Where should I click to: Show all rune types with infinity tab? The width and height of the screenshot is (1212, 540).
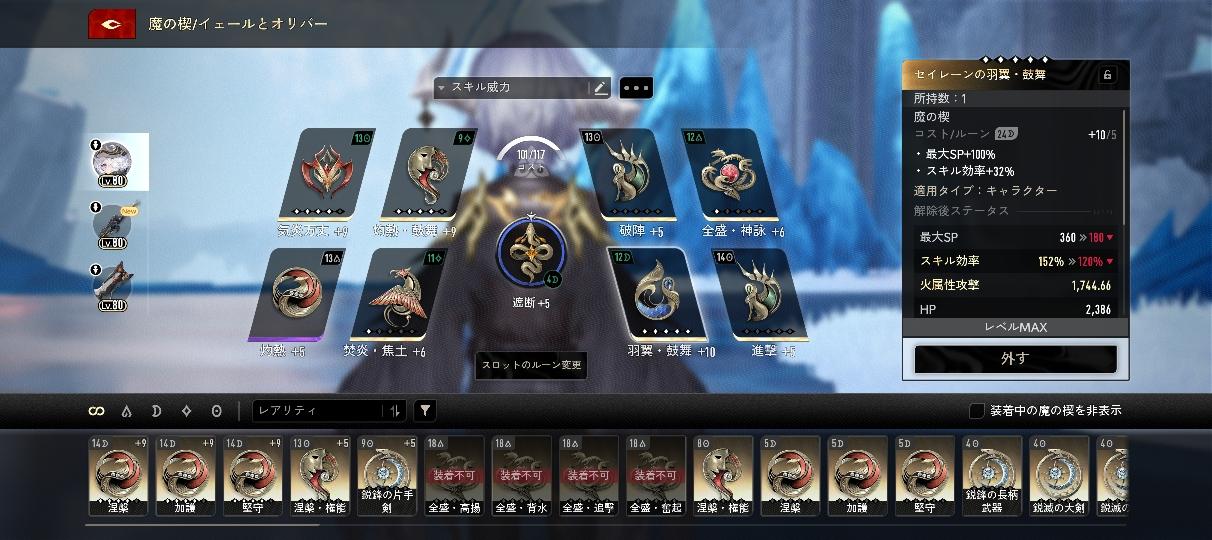click(x=97, y=410)
